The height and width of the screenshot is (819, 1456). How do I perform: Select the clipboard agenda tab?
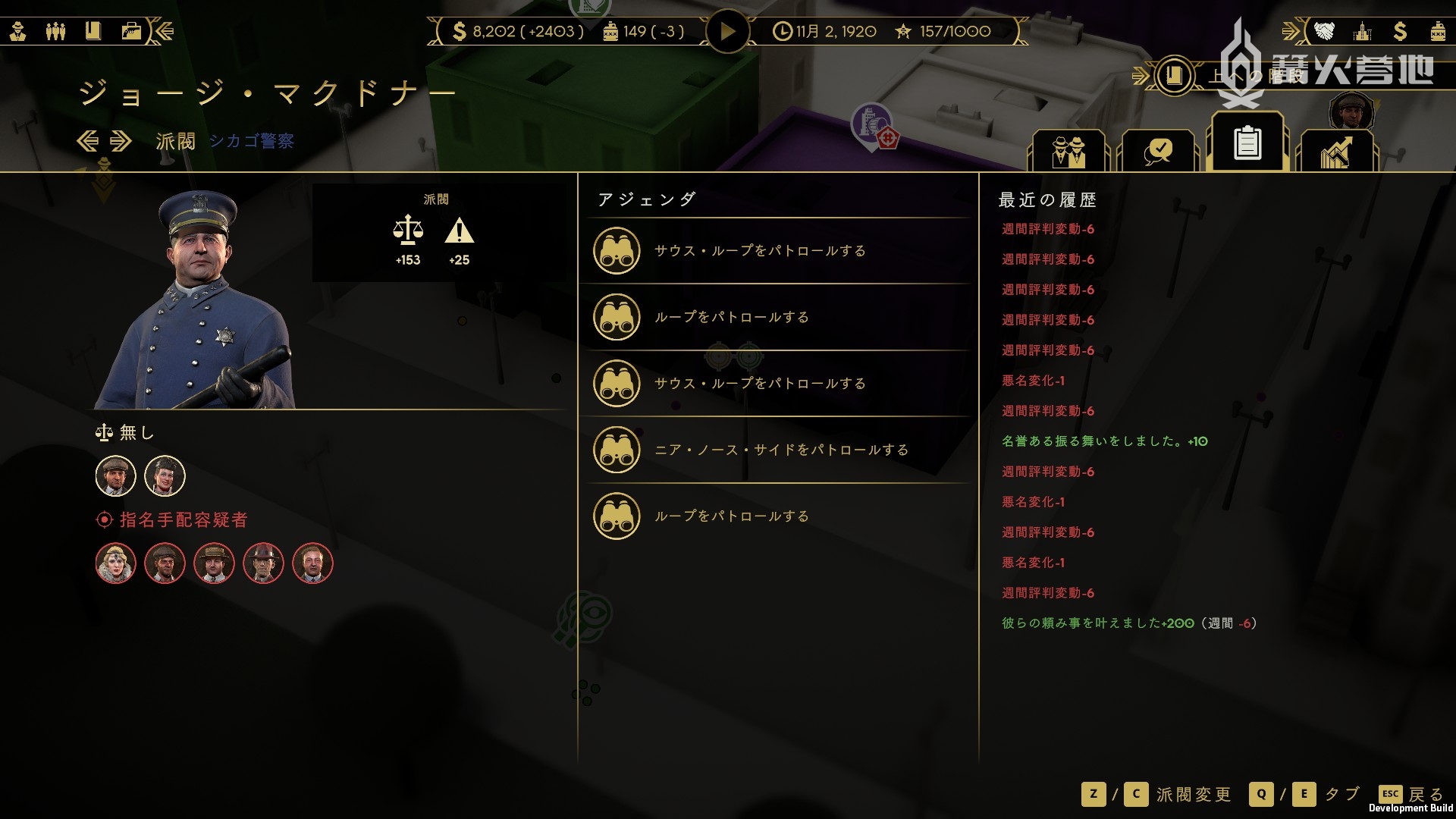click(1247, 143)
